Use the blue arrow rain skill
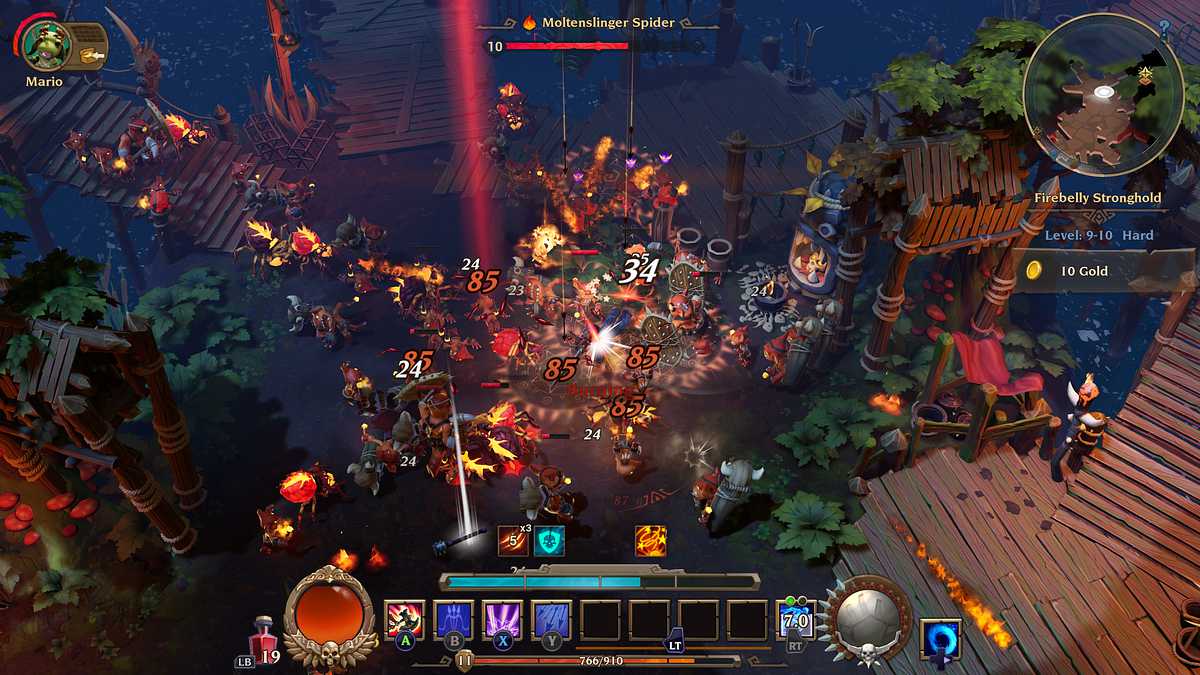Viewport: 1200px width, 675px height. tap(551, 620)
